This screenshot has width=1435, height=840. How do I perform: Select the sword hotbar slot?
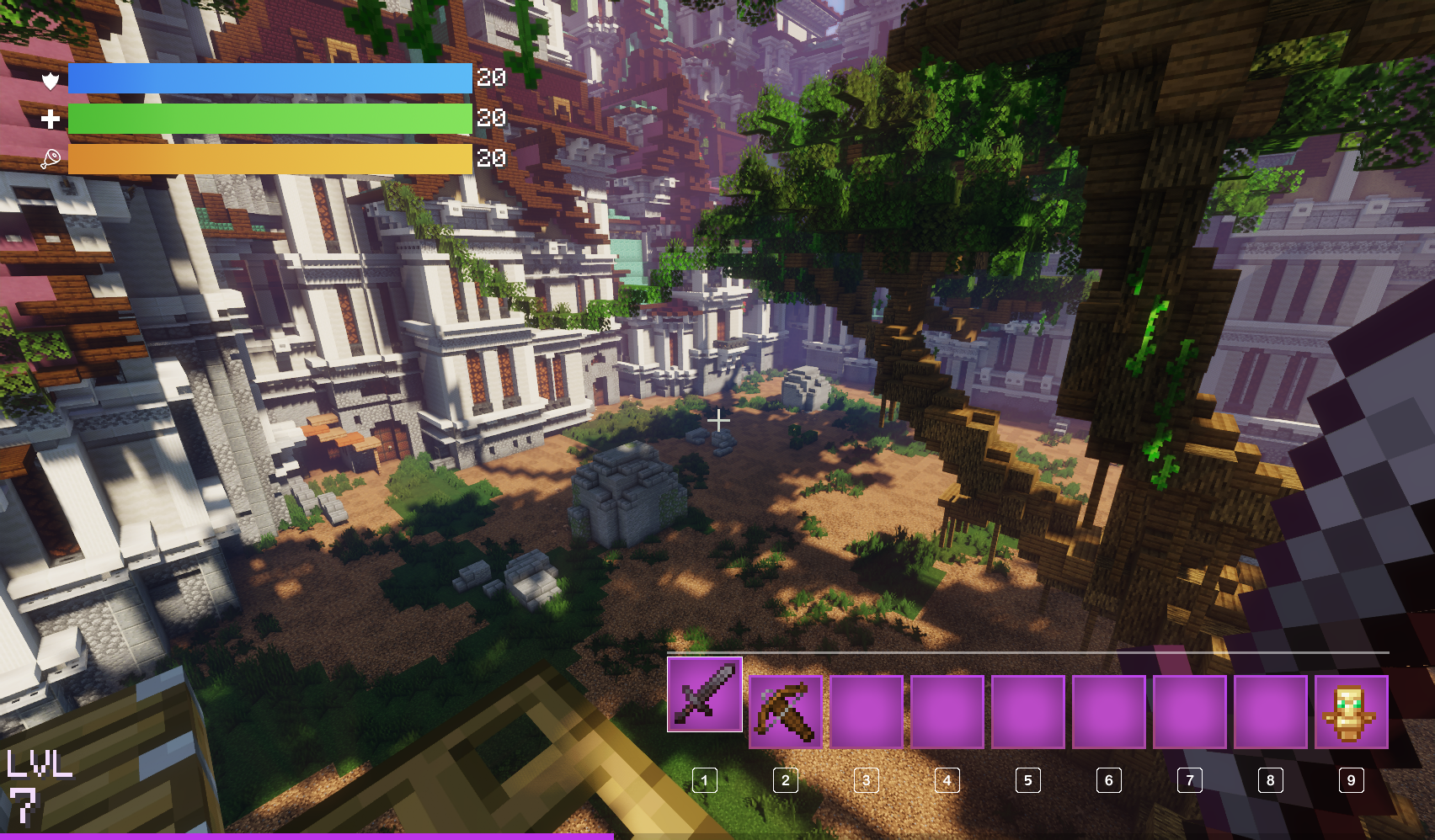tap(705, 694)
